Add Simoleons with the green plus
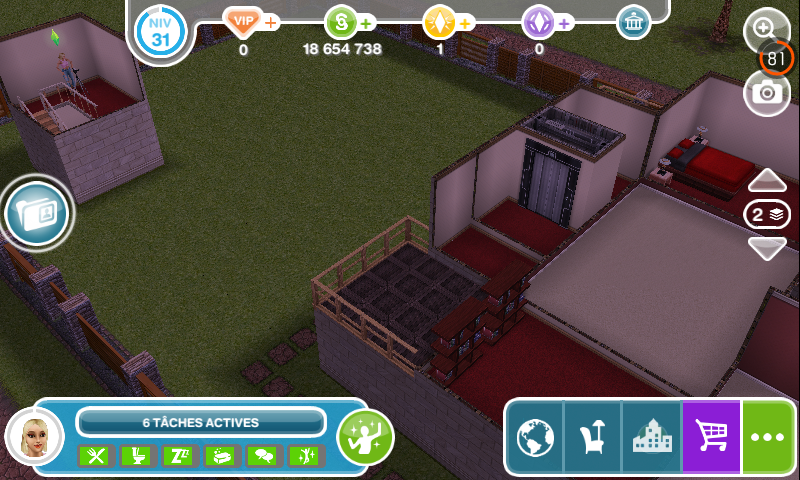Screen dimensions: 800x480 tap(366, 22)
